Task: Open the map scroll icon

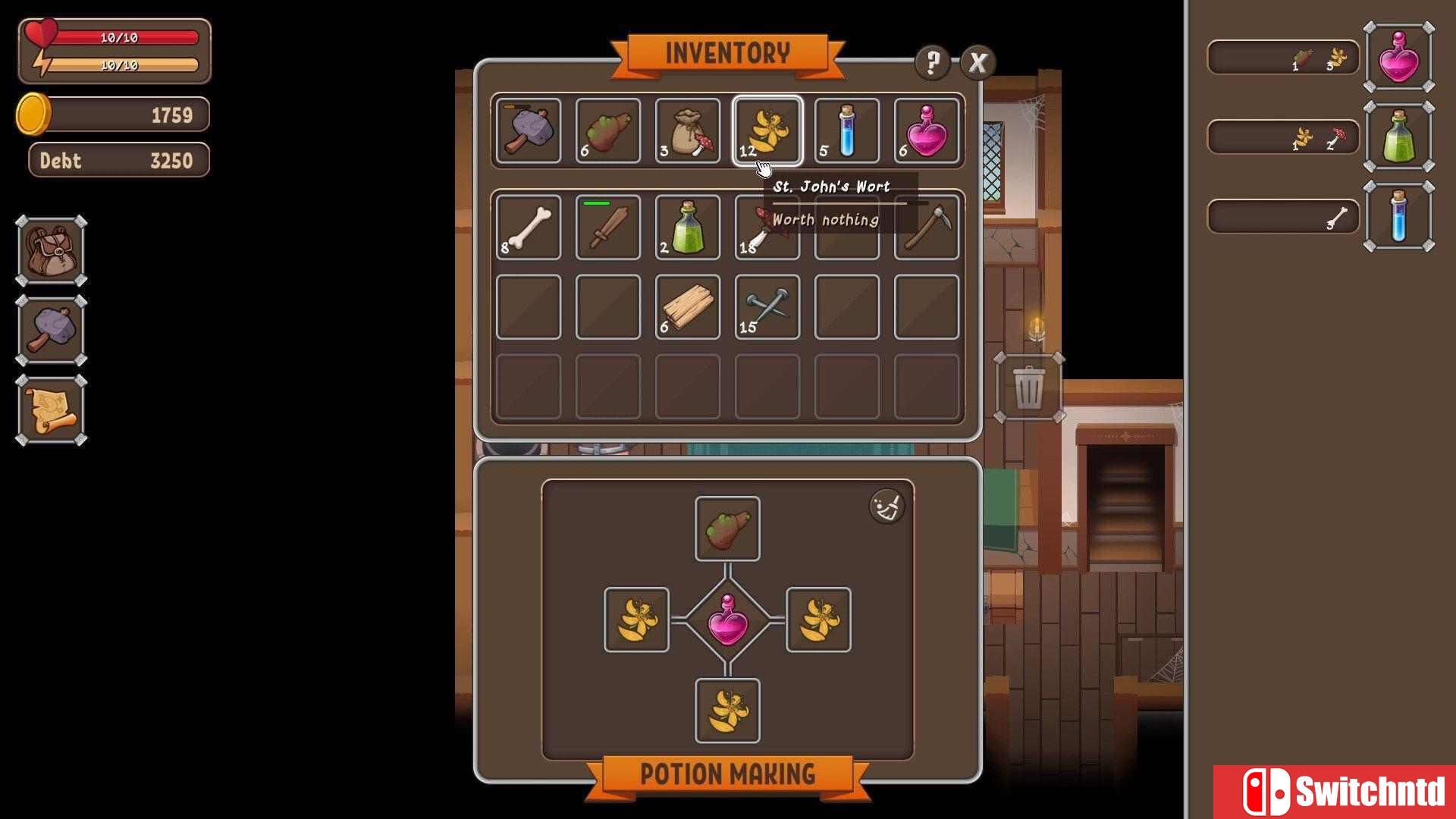Action: (x=52, y=410)
